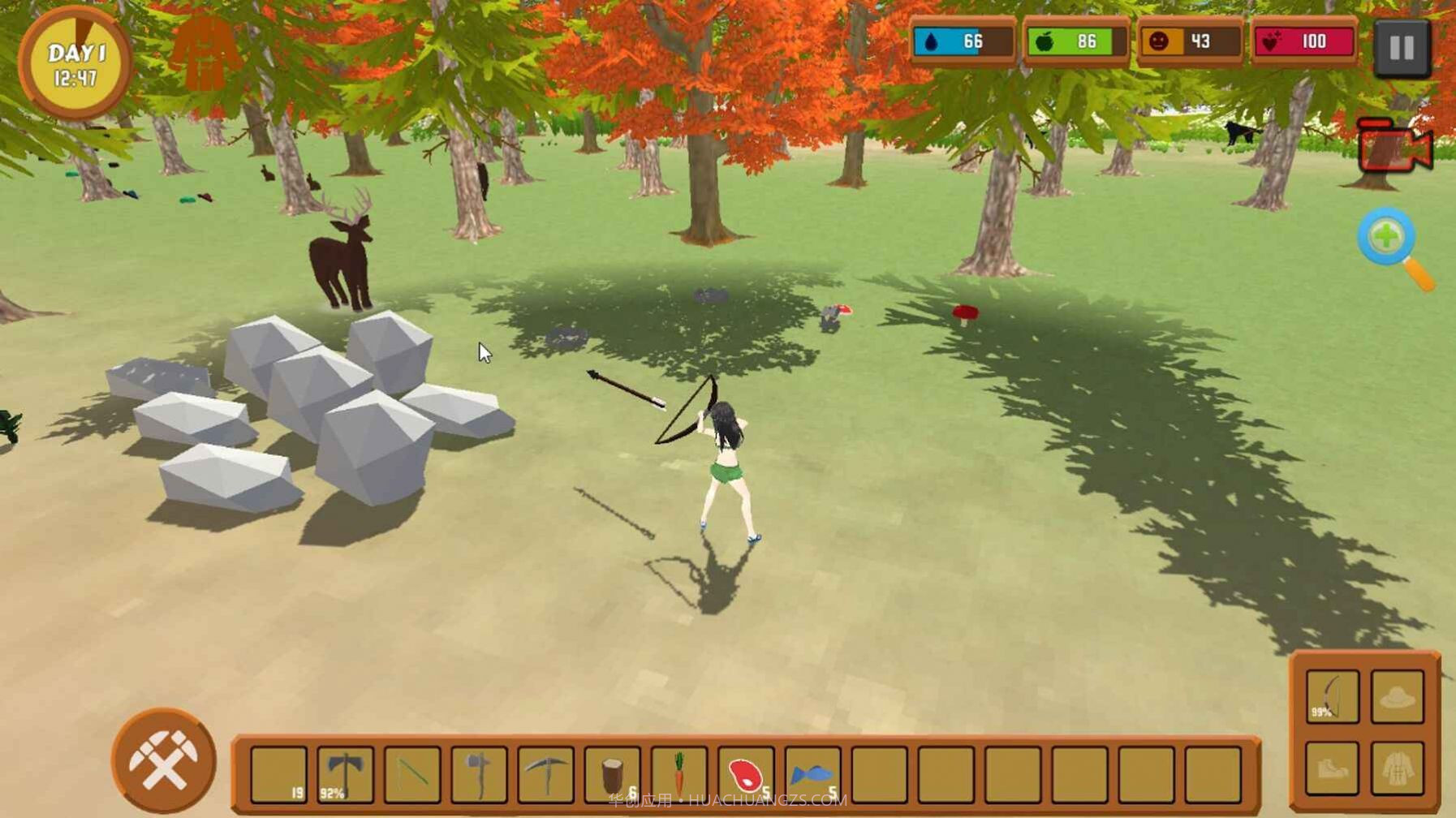Viewport: 1456px width, 818px height.
Task: Click the hotbar slot showing count 19
Action: pos(279,773)
